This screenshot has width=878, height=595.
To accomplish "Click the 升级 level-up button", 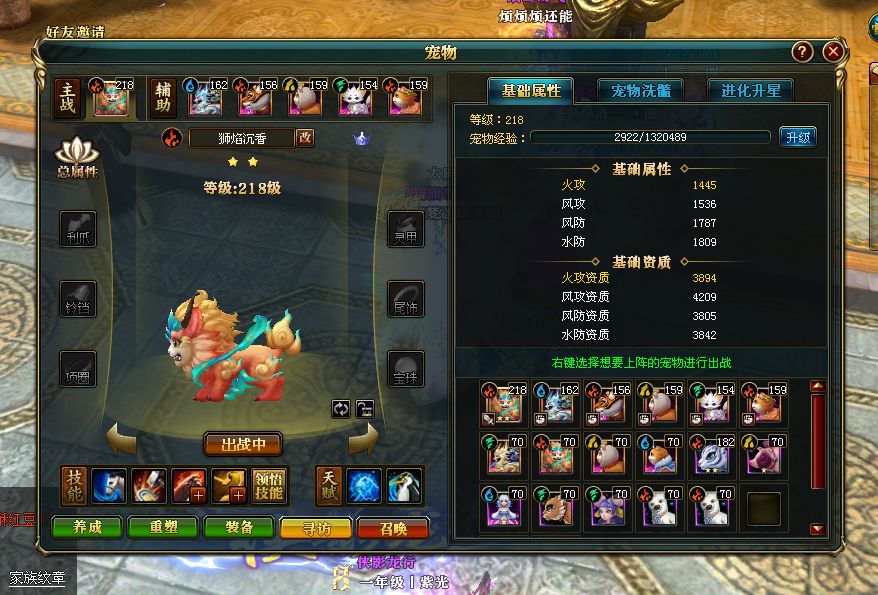I will pyautogui.click(x=798, y=137).
